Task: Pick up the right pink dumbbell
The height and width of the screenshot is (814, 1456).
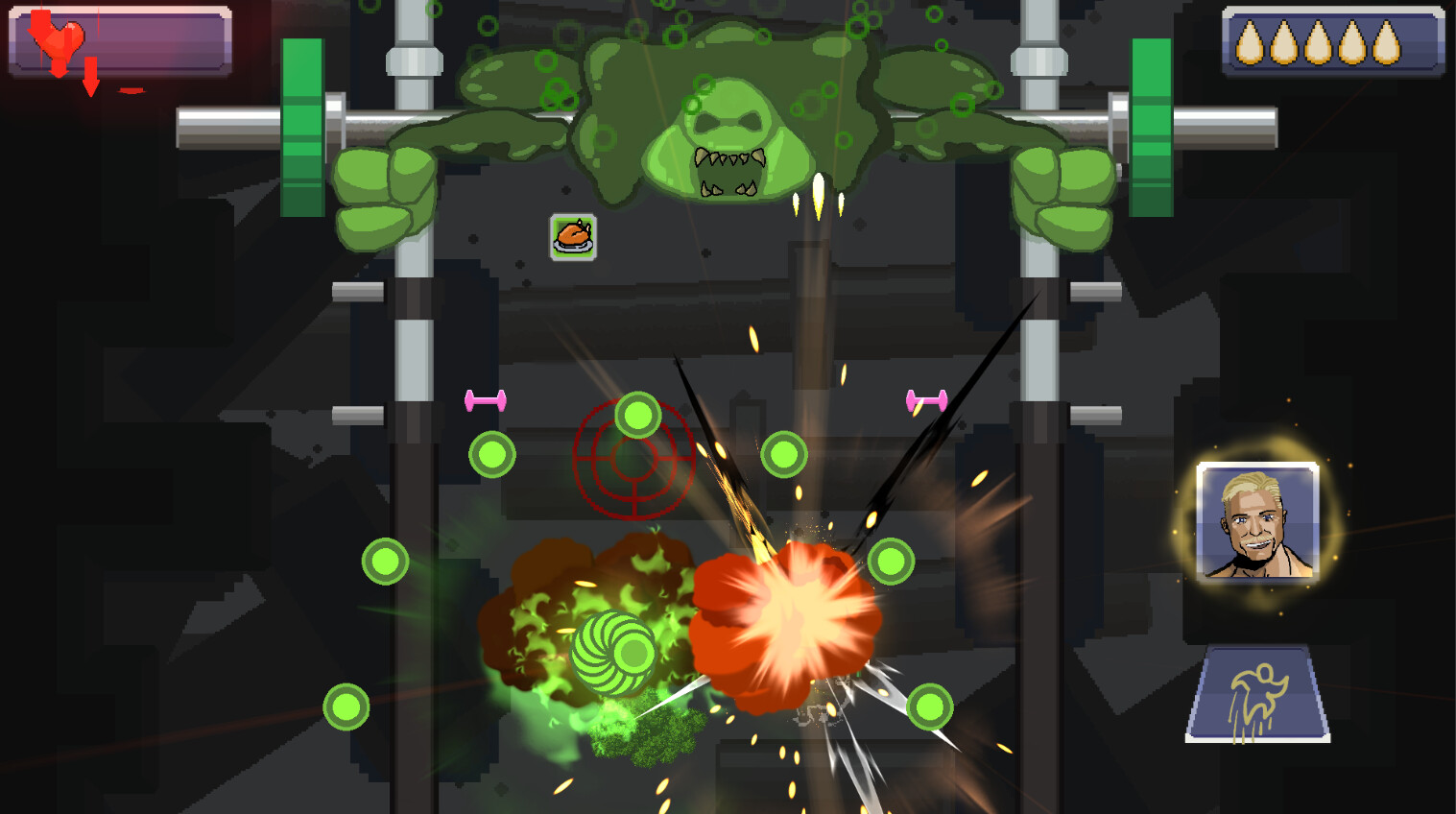Action: [927, 401]
